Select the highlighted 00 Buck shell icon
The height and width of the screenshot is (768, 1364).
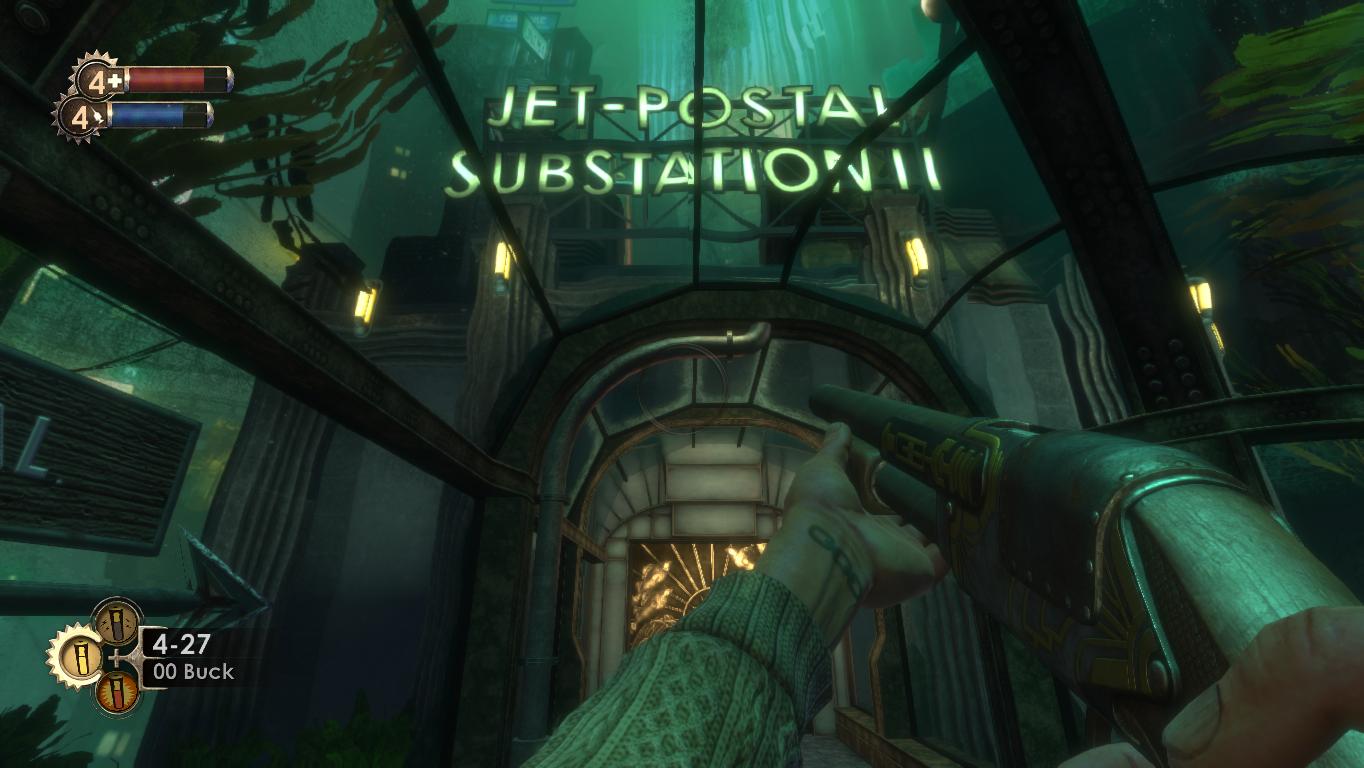pyautogui.click(x=82, y=655)
